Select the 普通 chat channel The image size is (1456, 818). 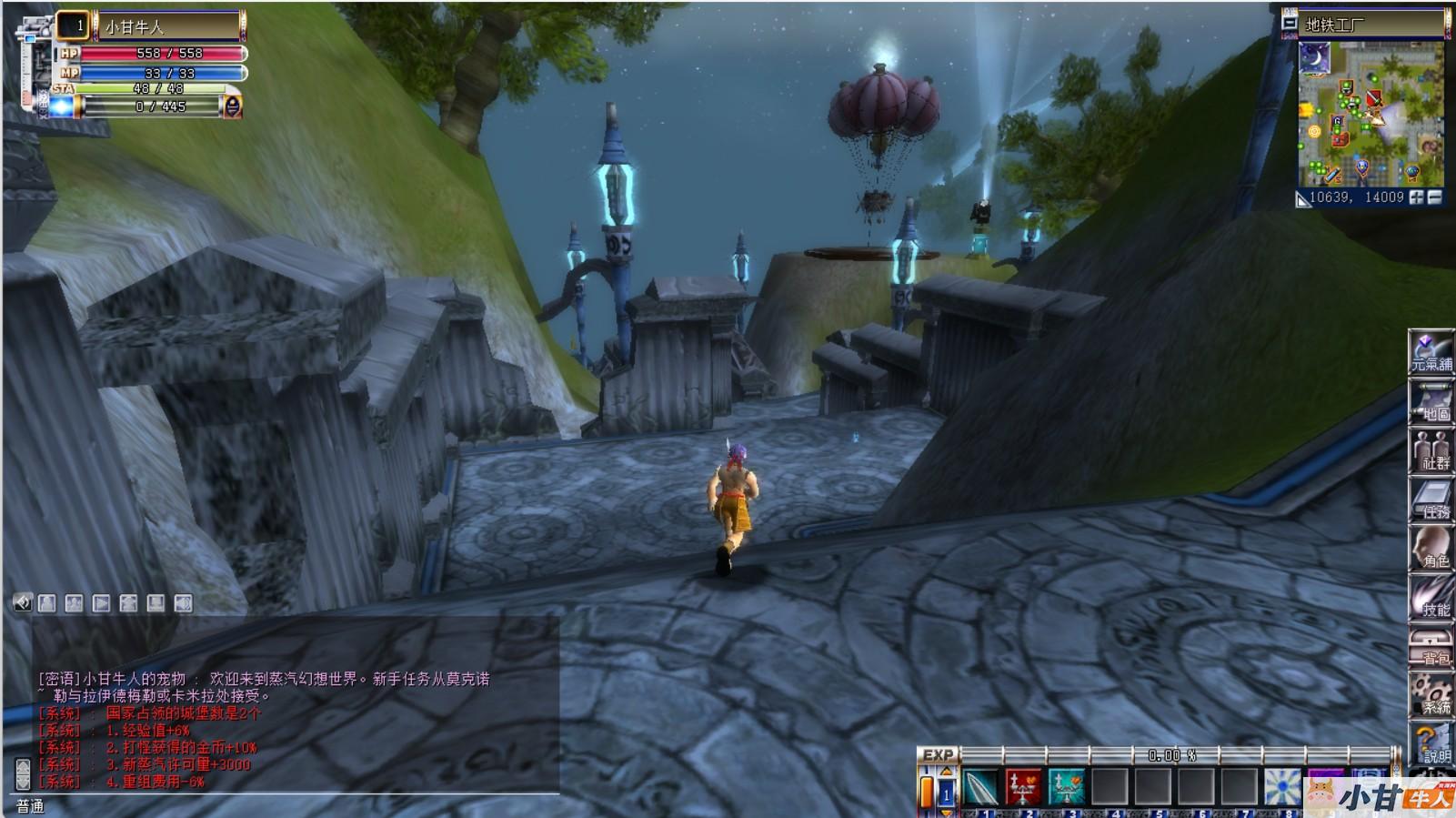point(30,806)
